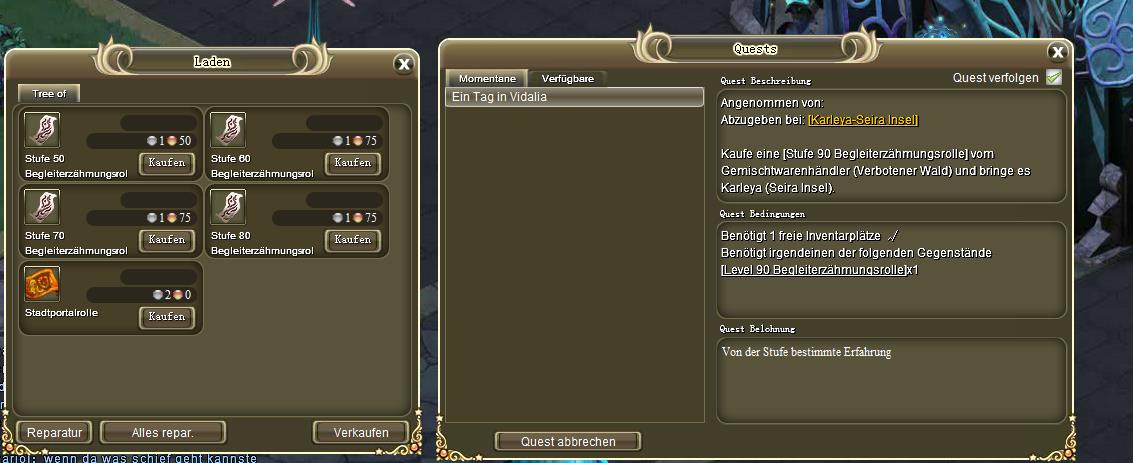Screen dimensions: 1133x463
Task: Switch to the Momentane quests tab
Action: tap(487, 78)
